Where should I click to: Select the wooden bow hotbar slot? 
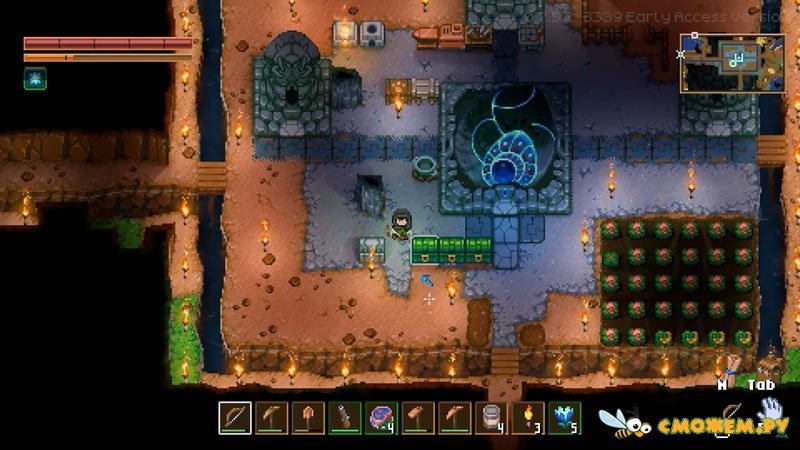(234, 415)
